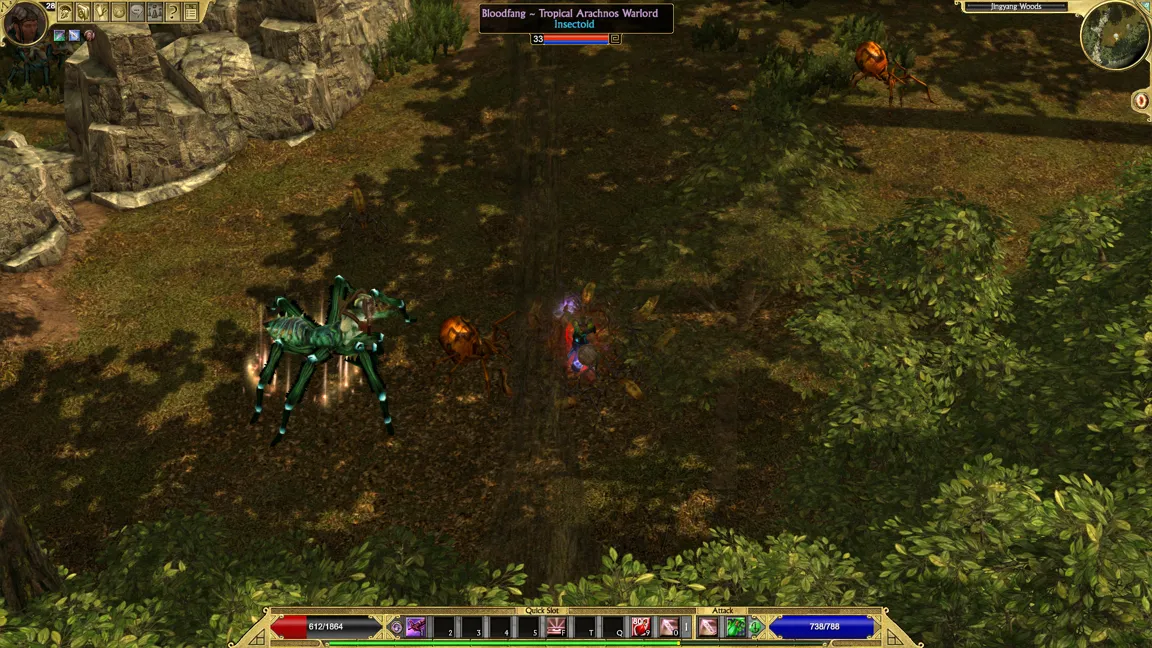Use the red portal stone button
1152x648 pixels.
click(1141, 100)
